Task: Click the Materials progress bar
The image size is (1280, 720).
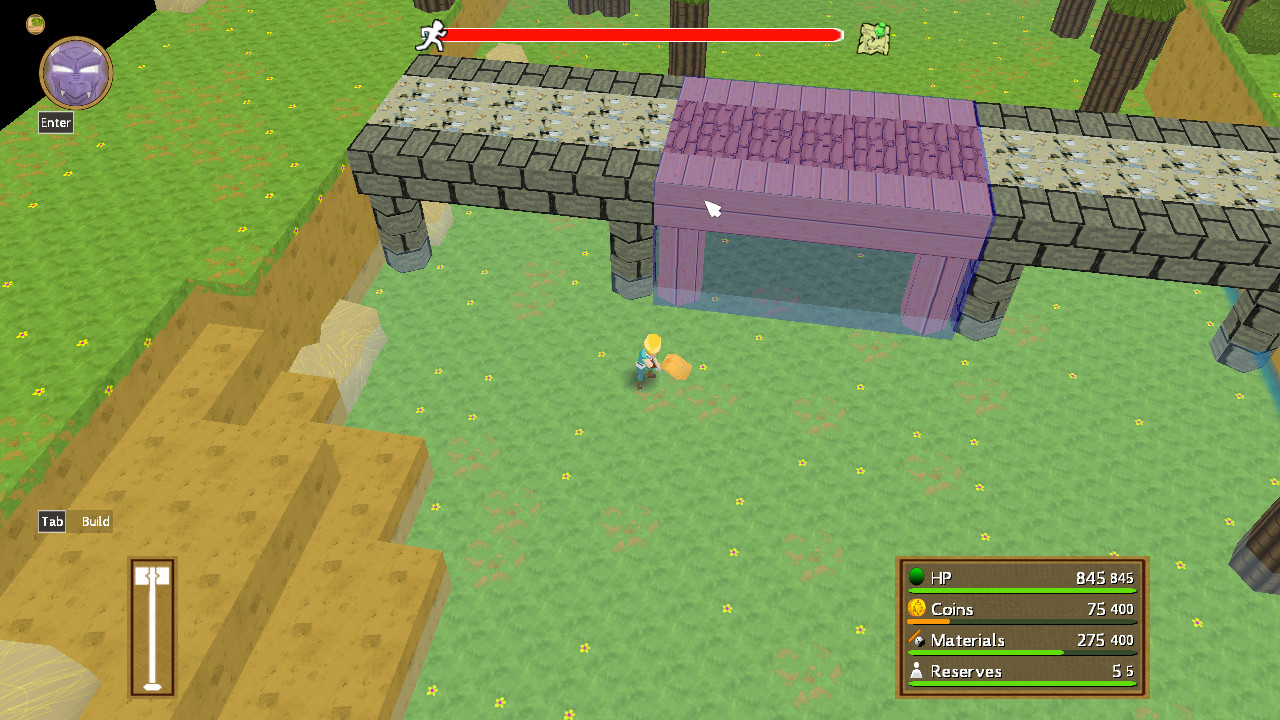Action: (1020, 652)
